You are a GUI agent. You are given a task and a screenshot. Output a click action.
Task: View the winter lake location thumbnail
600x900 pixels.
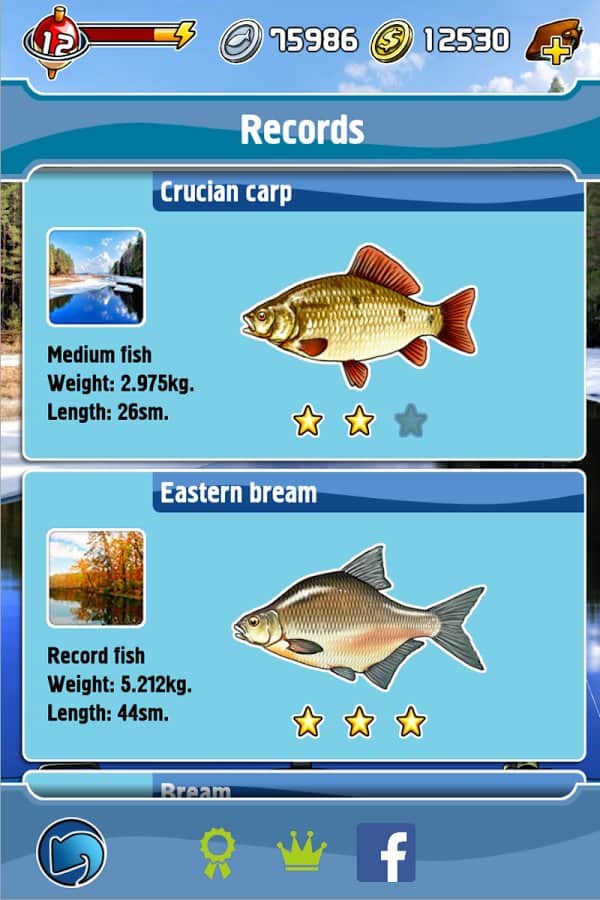96,277
